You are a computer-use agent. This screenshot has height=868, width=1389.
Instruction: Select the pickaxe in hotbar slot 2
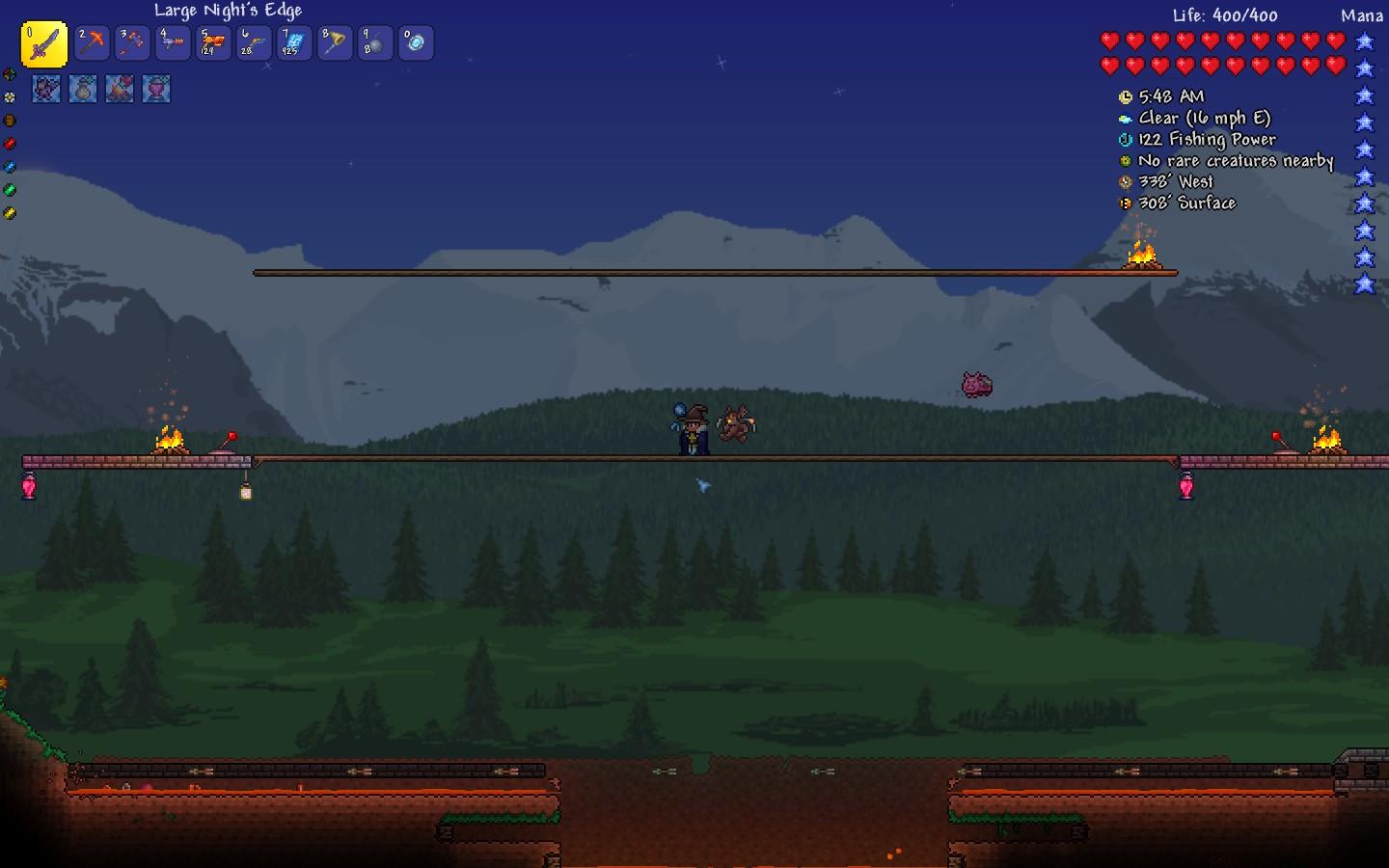click(93, 42)
